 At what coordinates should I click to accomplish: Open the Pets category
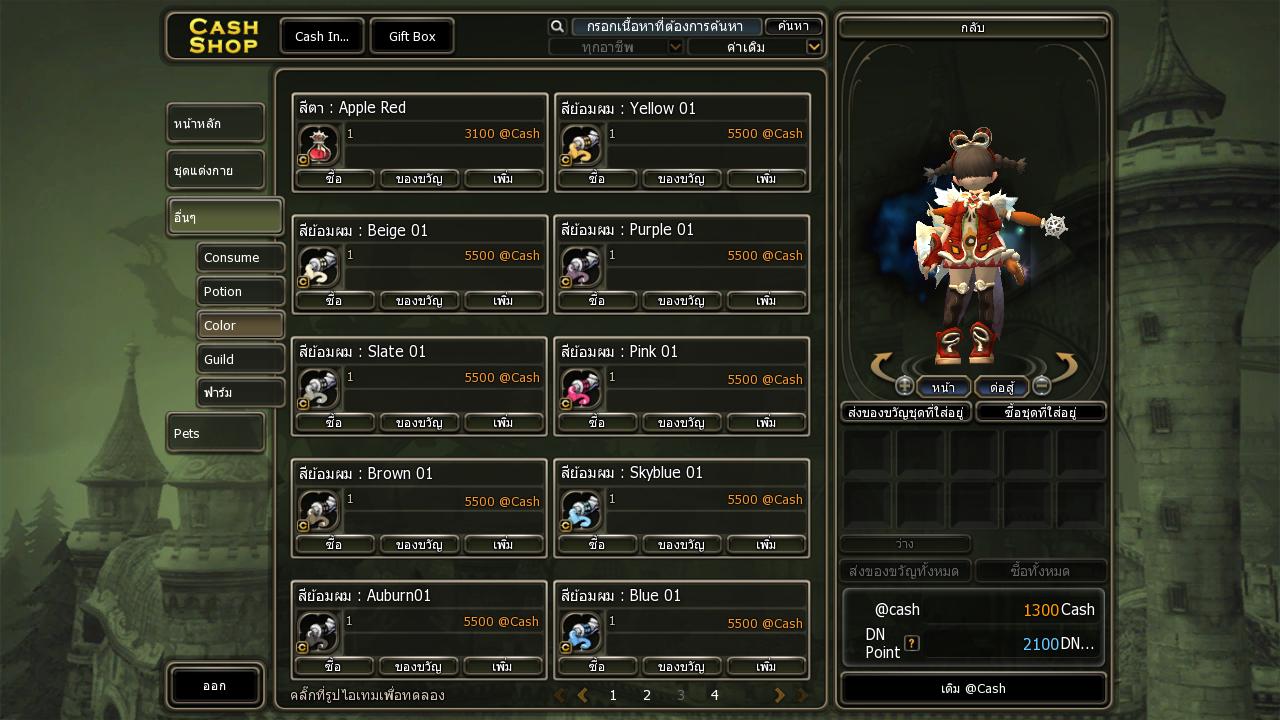215,433
